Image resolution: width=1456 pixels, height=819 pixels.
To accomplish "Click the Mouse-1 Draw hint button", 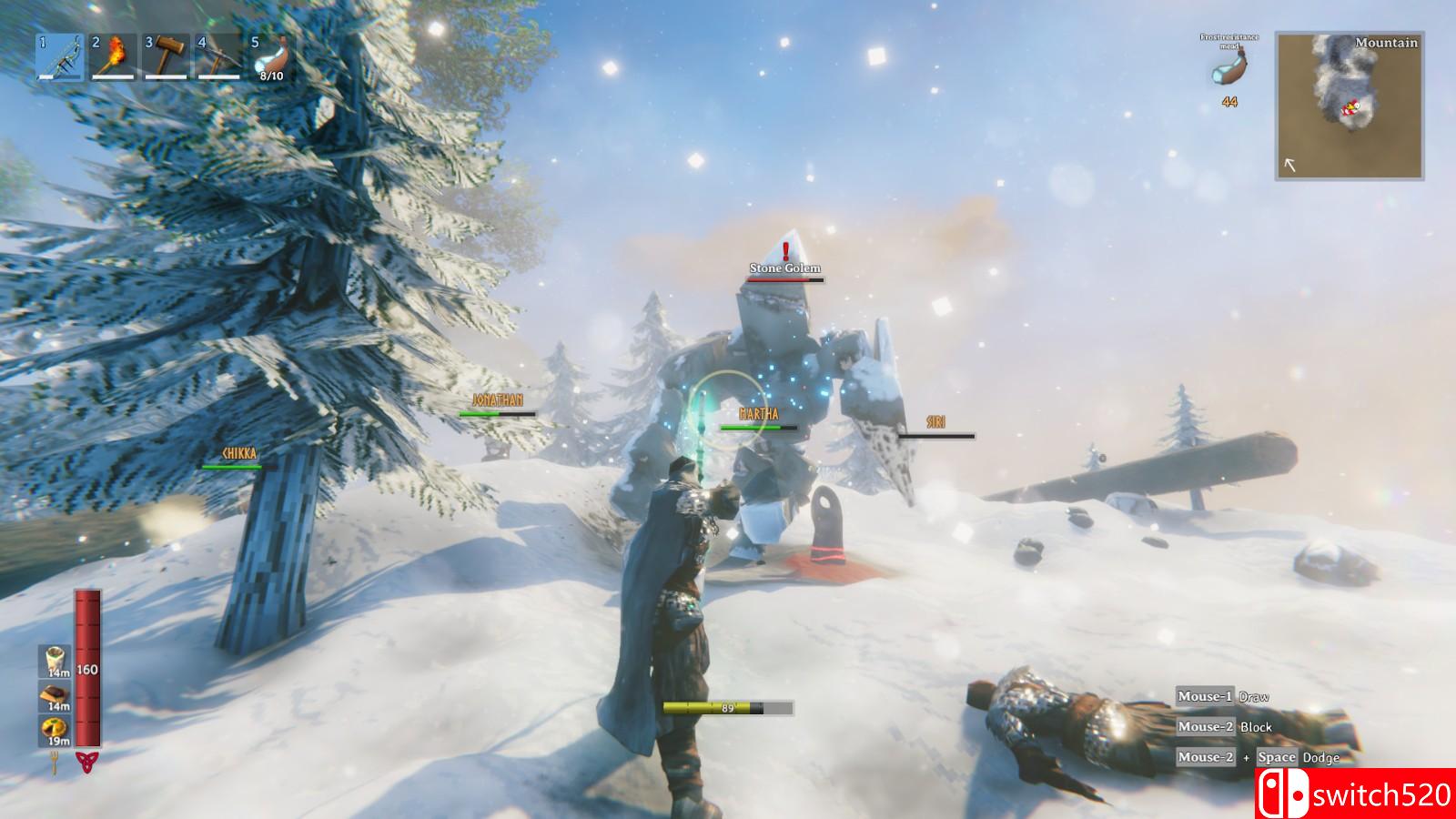I will (x=1207, y=694).
